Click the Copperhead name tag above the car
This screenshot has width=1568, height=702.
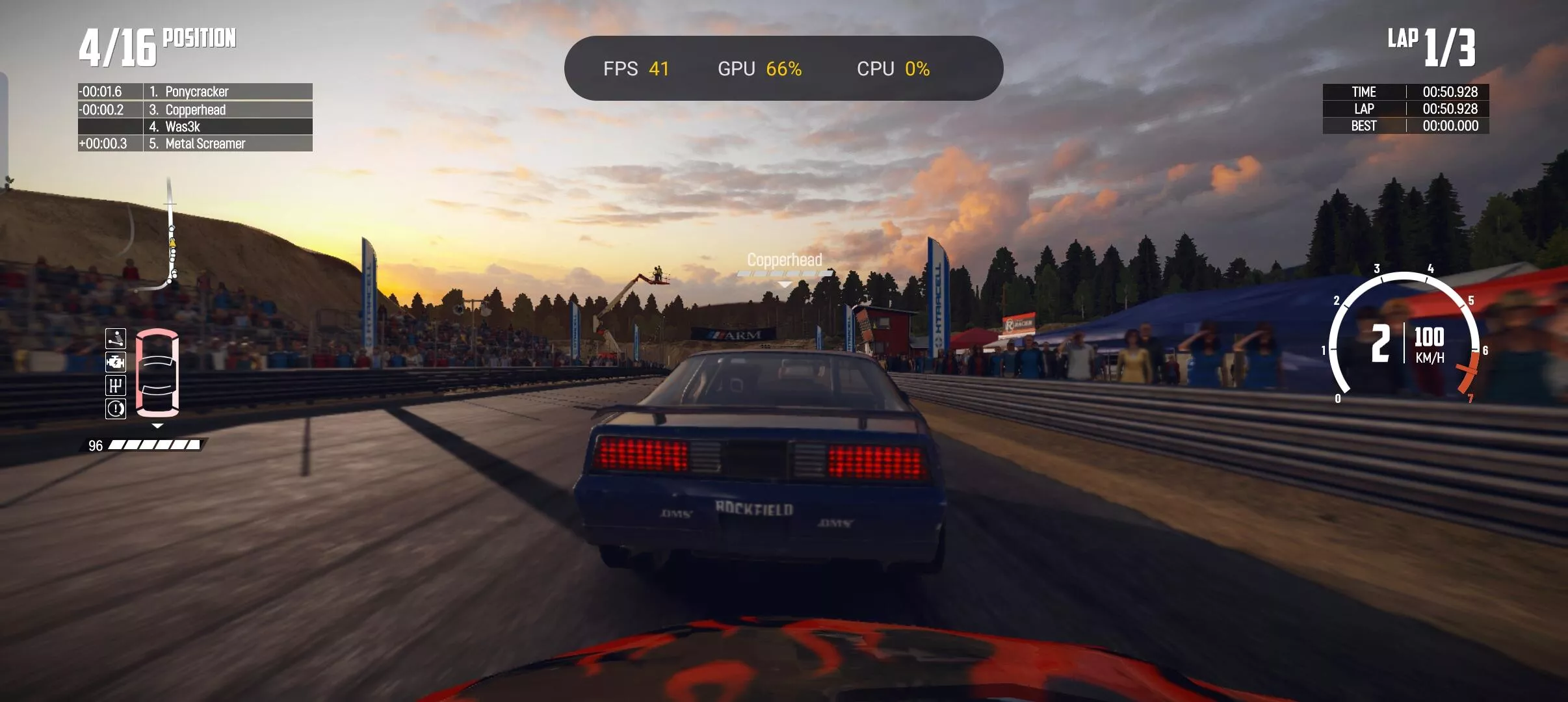tap(784, 260)
